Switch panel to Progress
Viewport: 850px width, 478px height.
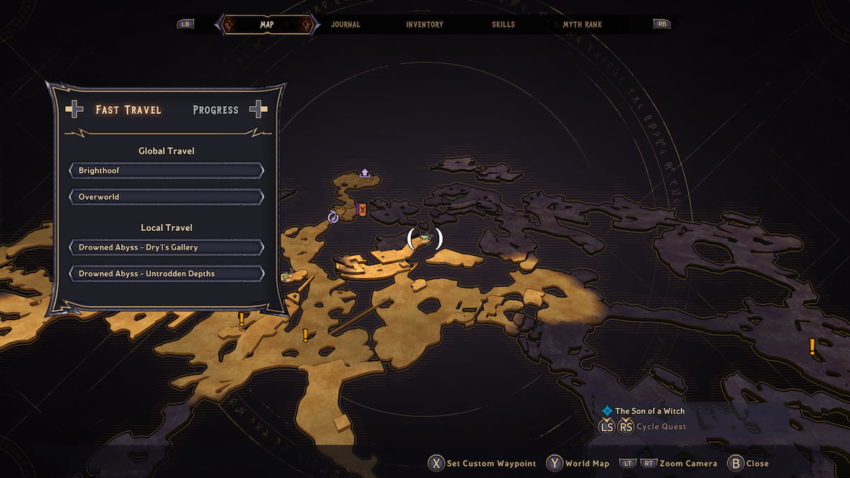[x=215, y=110]
